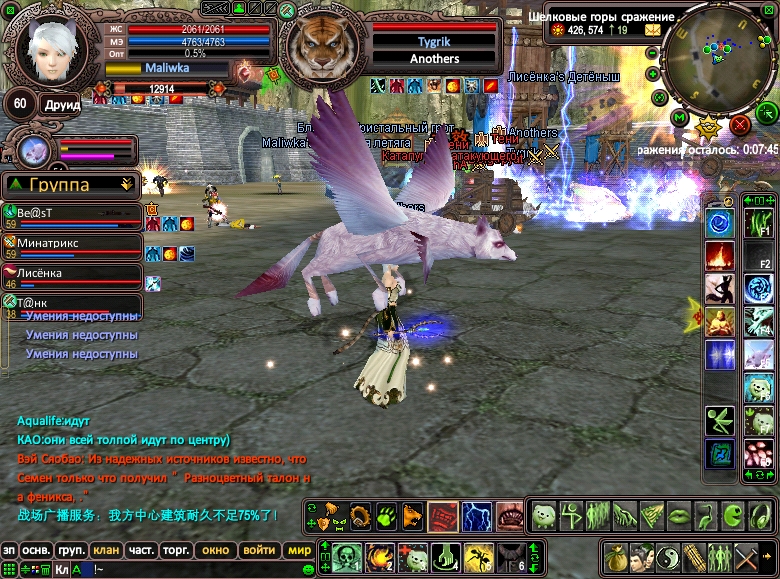Switch chat to торг. tab
This screenshot has width=780, height=579.
pyautogui.click(x=177, y=550)
